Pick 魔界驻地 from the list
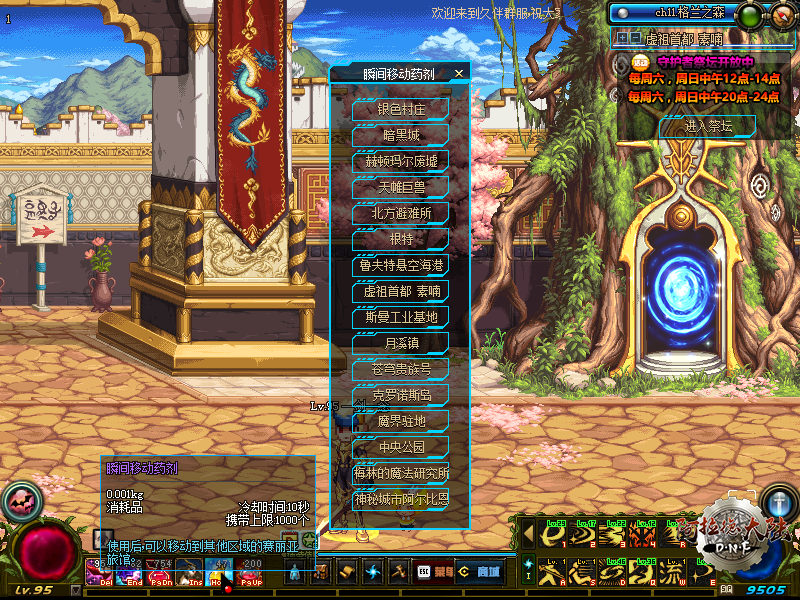The image size is (800, 600). [401, 421]
